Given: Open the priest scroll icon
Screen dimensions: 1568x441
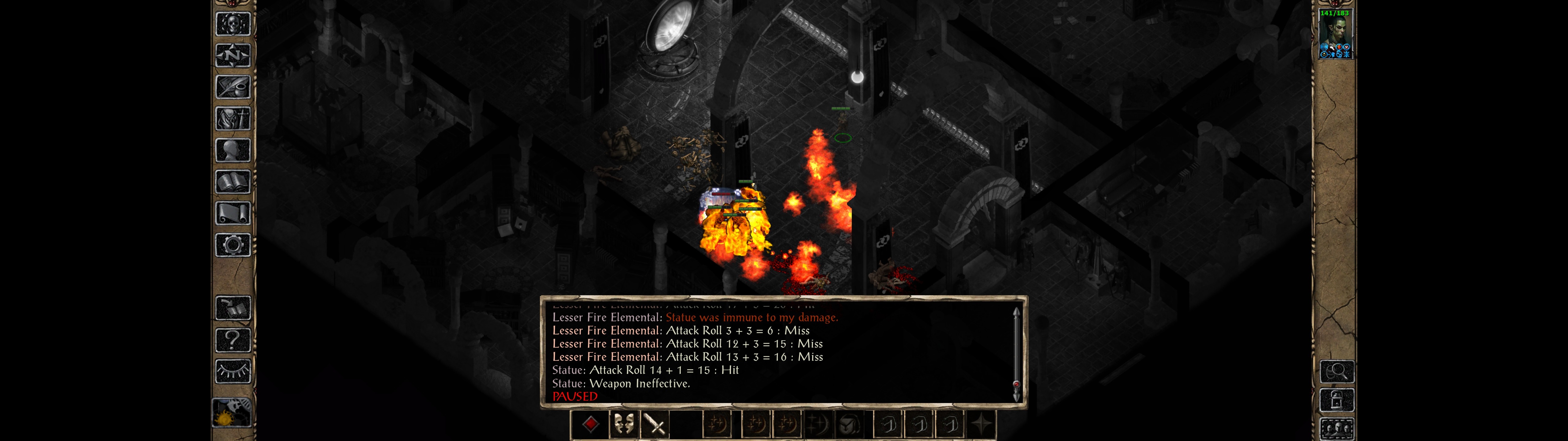Looking at the screenshot, I should (x=232, y=214).
